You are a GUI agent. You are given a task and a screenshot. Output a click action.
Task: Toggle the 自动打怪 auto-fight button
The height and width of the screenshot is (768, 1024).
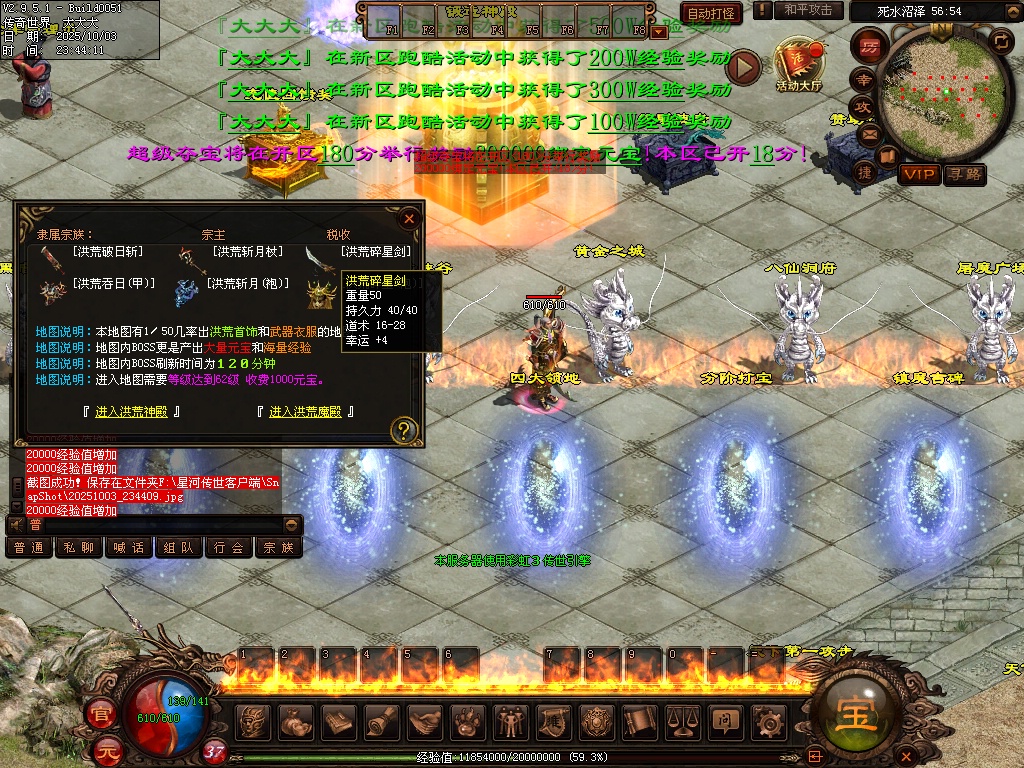coord(711,13)
